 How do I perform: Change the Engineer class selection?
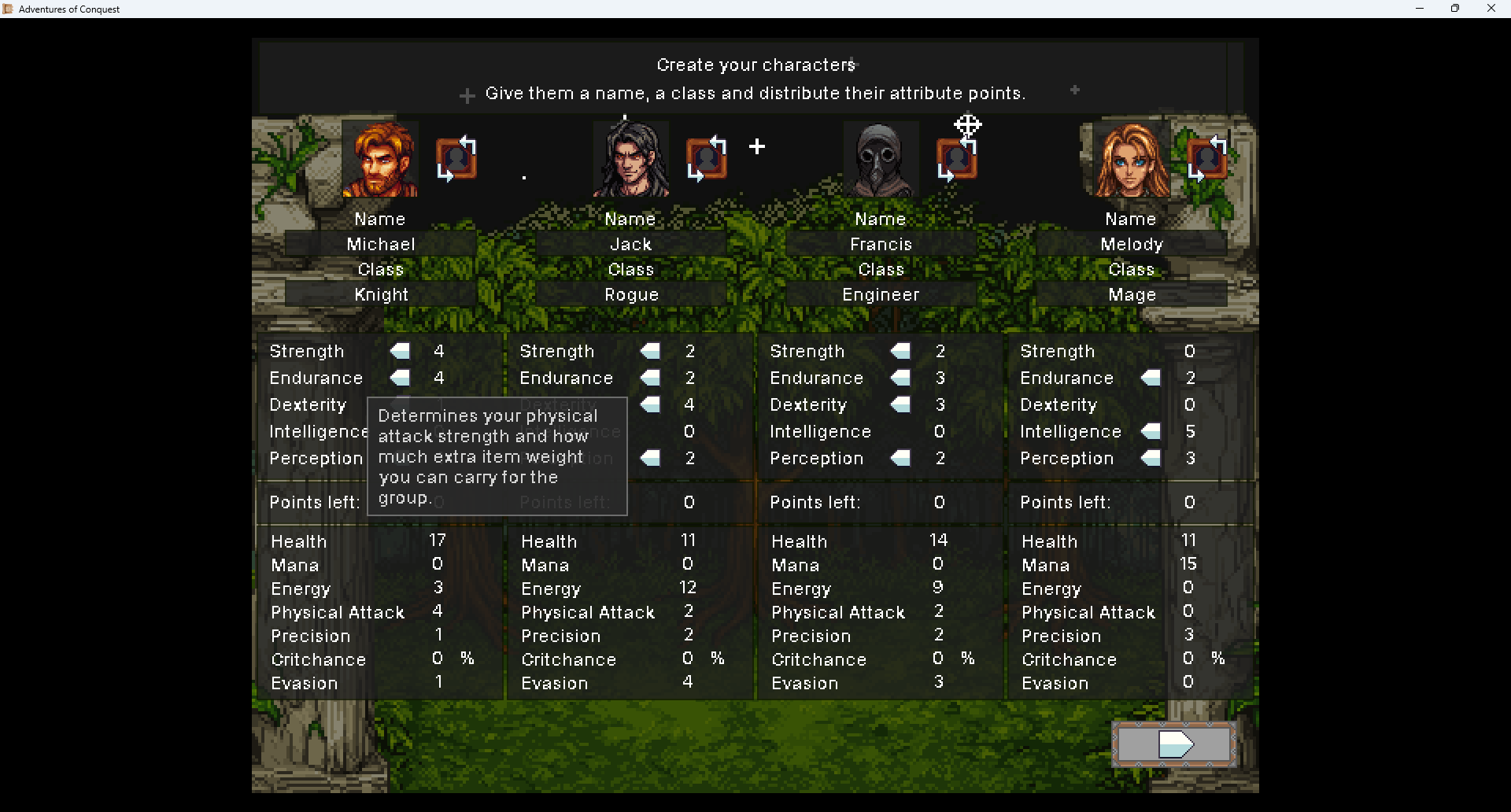(x=881, y=295)
